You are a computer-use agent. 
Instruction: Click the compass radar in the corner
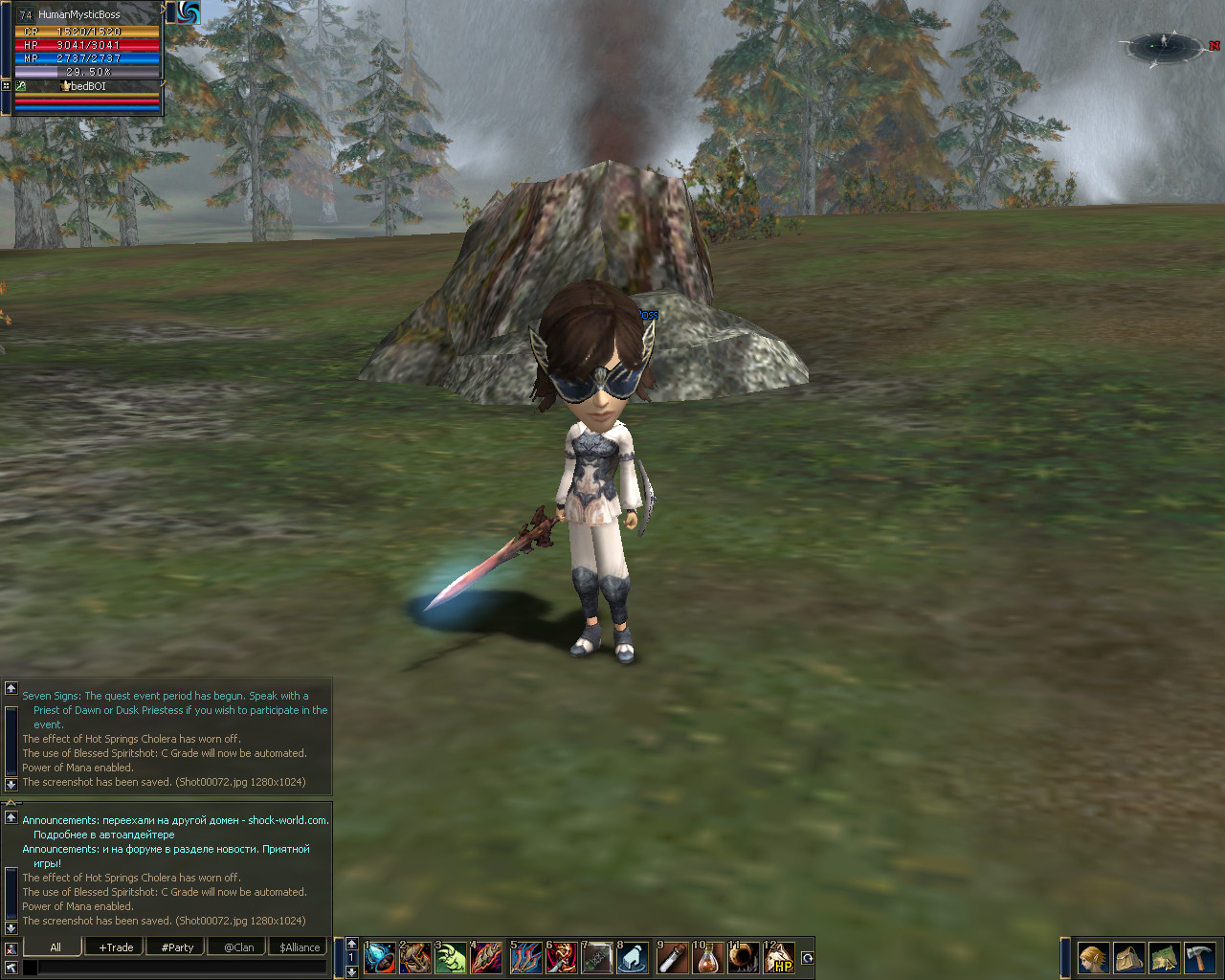point(1164,45)
